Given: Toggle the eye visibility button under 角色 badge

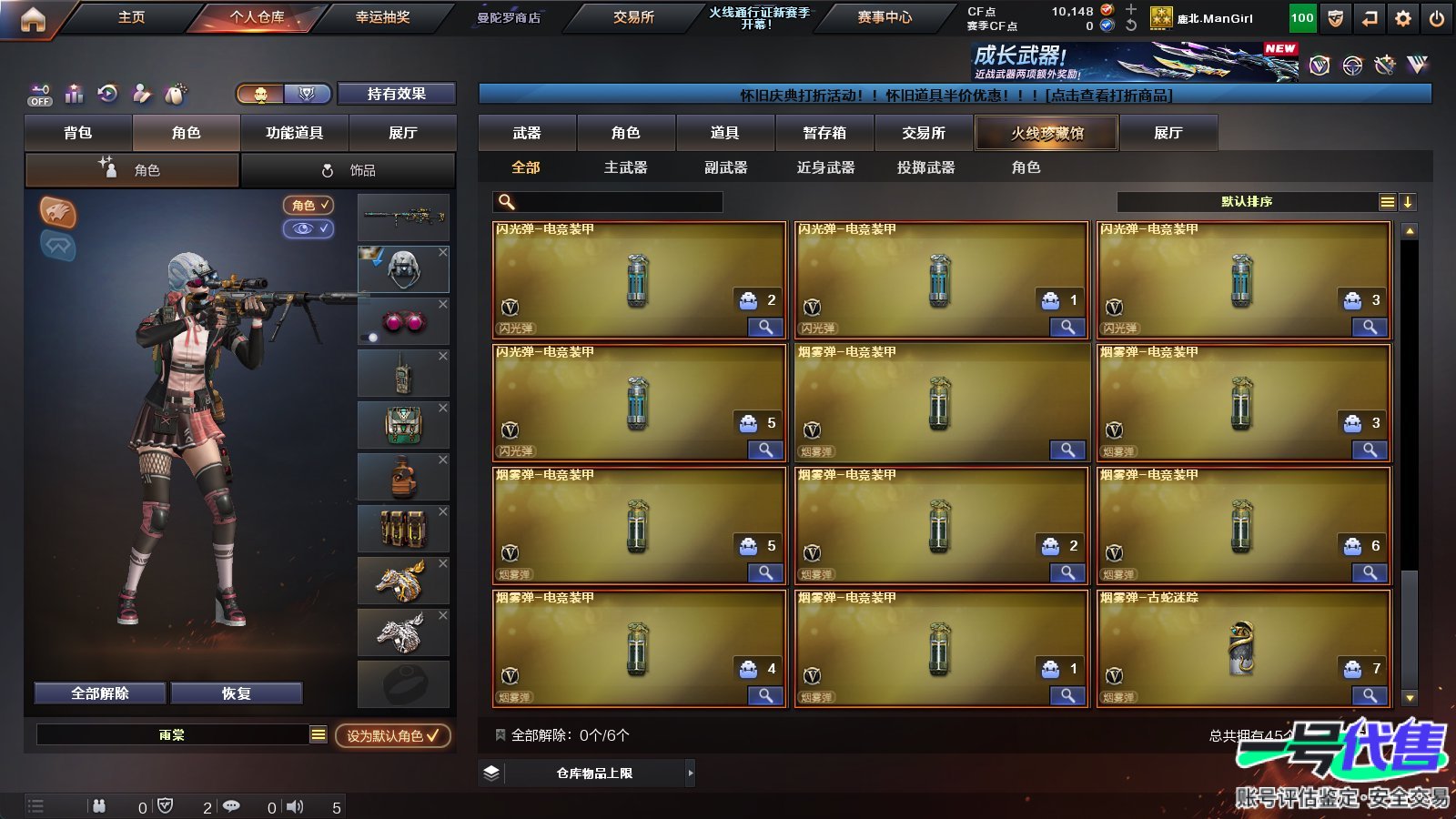Looking at the screenshot, I should point(309,229).
